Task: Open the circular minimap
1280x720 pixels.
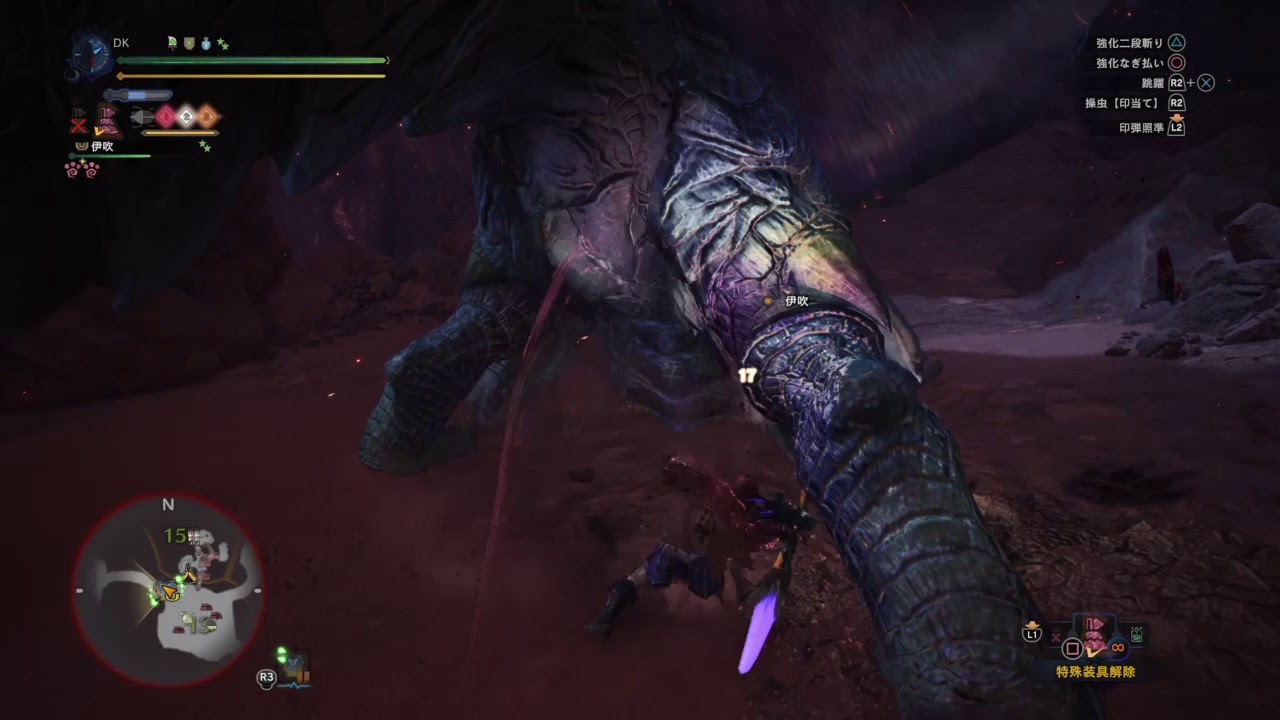Action: click(x=167, y=591)
